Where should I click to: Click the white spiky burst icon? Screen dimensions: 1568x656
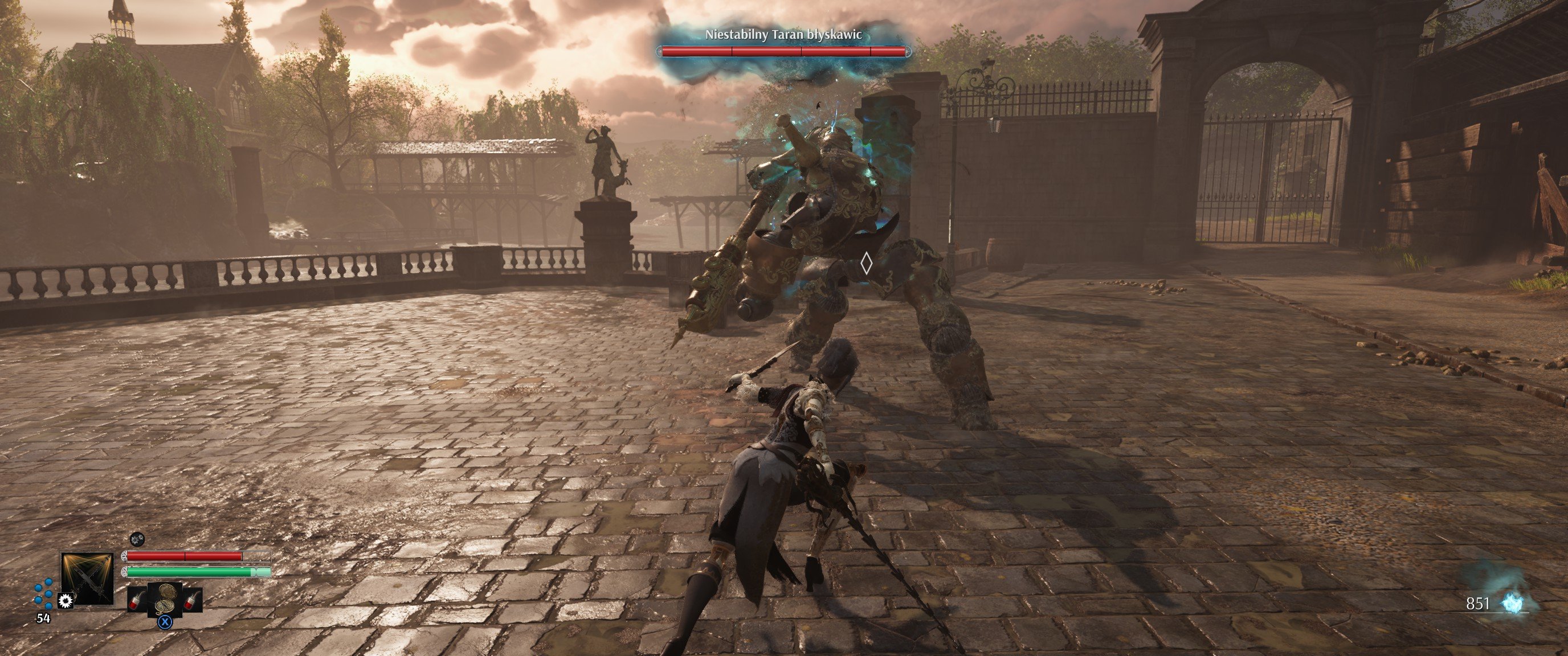(66, 601)
